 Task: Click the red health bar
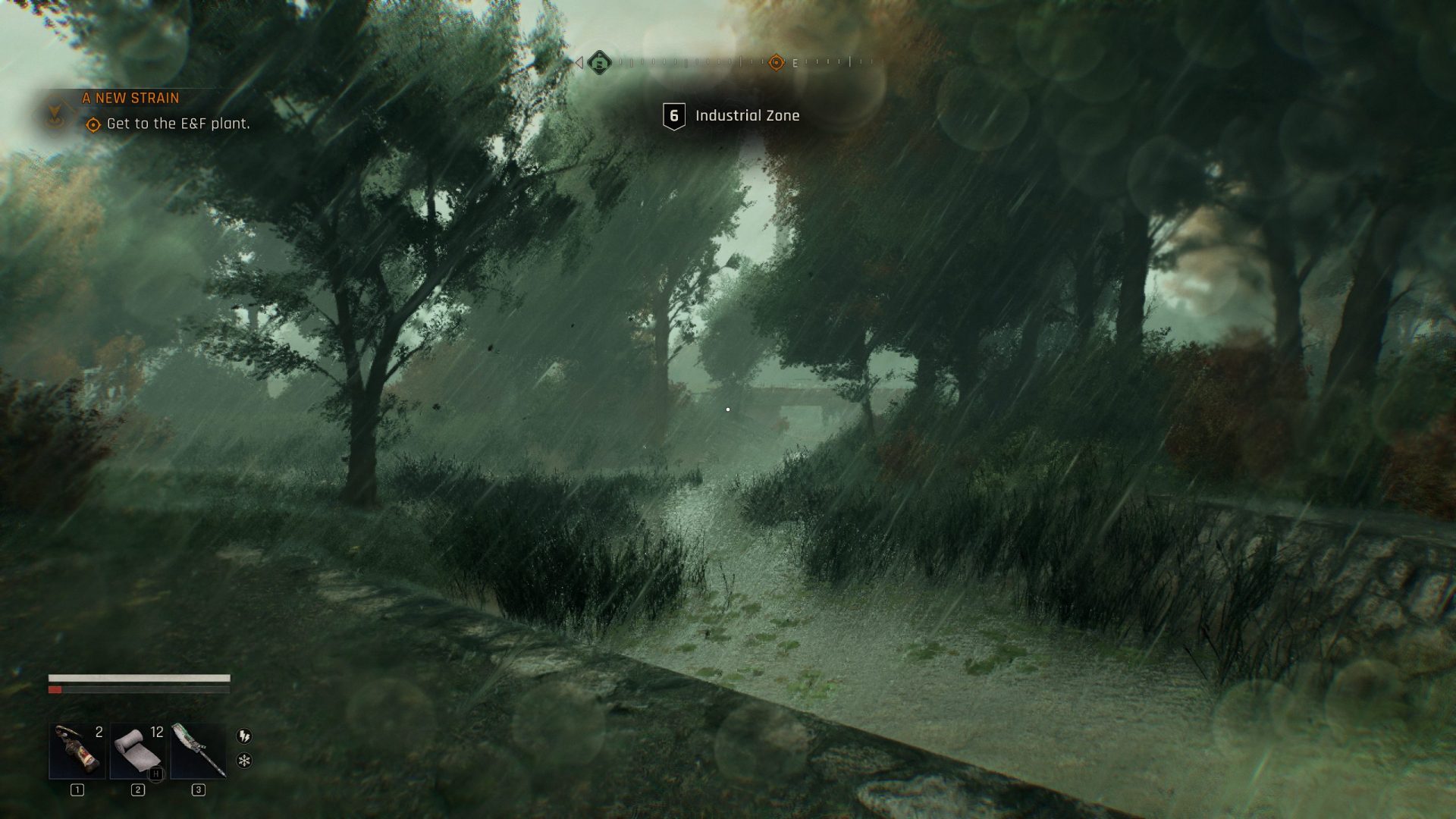click(55, 690)
